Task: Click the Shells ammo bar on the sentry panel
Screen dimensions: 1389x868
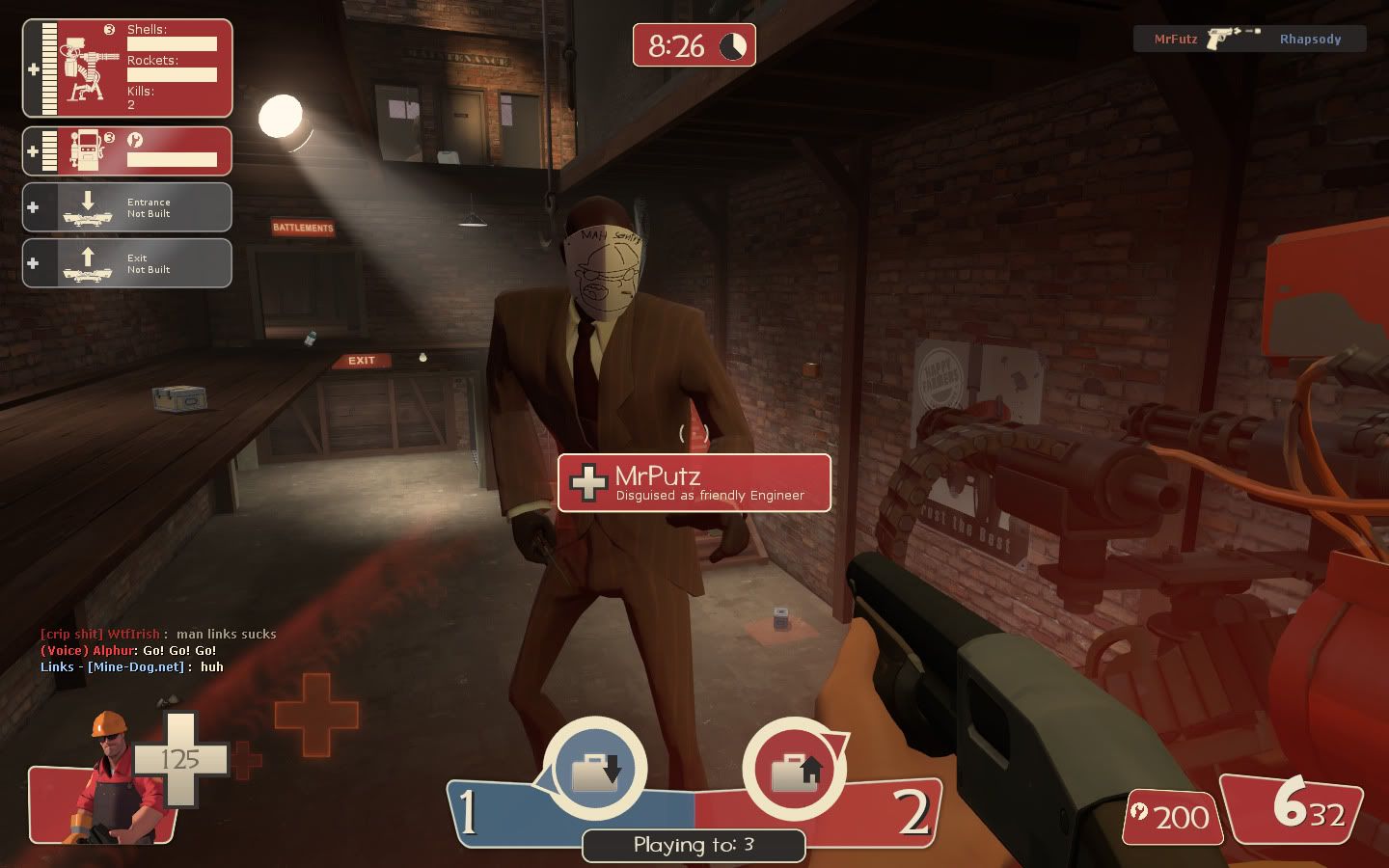Action: [x=174, y=44]
